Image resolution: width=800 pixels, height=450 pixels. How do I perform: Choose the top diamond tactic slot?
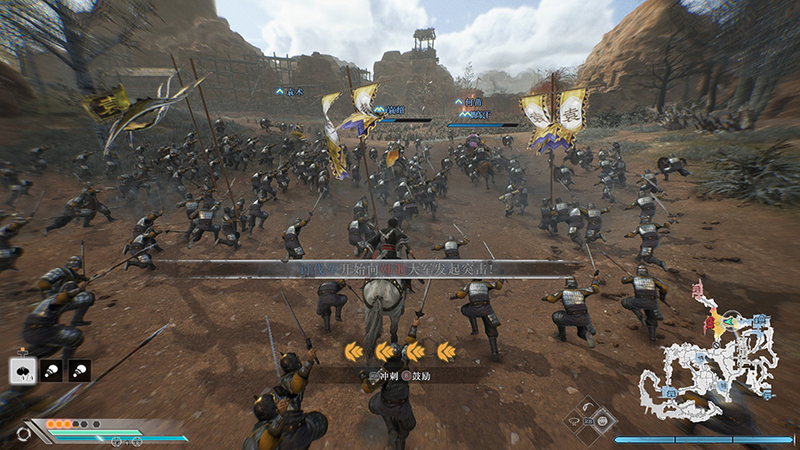point(590,406)
